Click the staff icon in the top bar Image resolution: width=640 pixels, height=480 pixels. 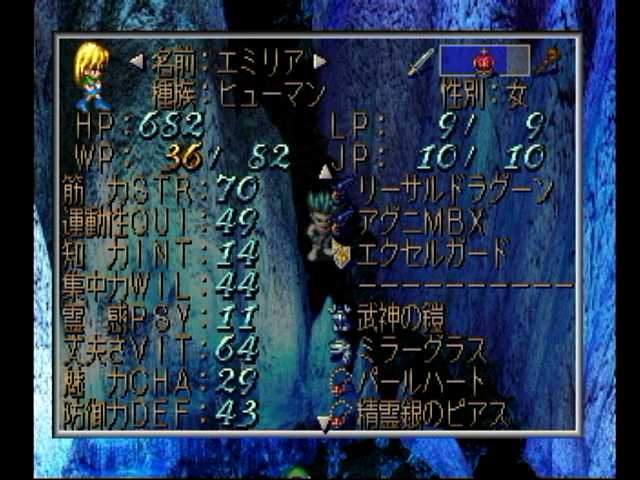point(547,62)
